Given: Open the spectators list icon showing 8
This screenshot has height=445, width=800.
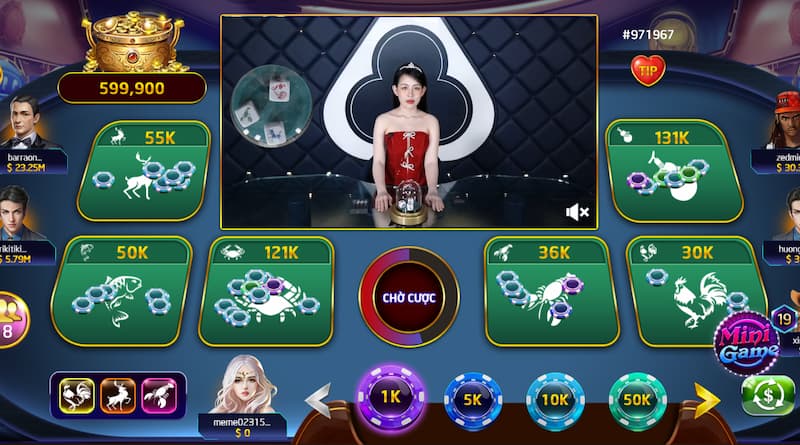Looking at the screenshot, I should pyautogui.click(x=13, y=318).
